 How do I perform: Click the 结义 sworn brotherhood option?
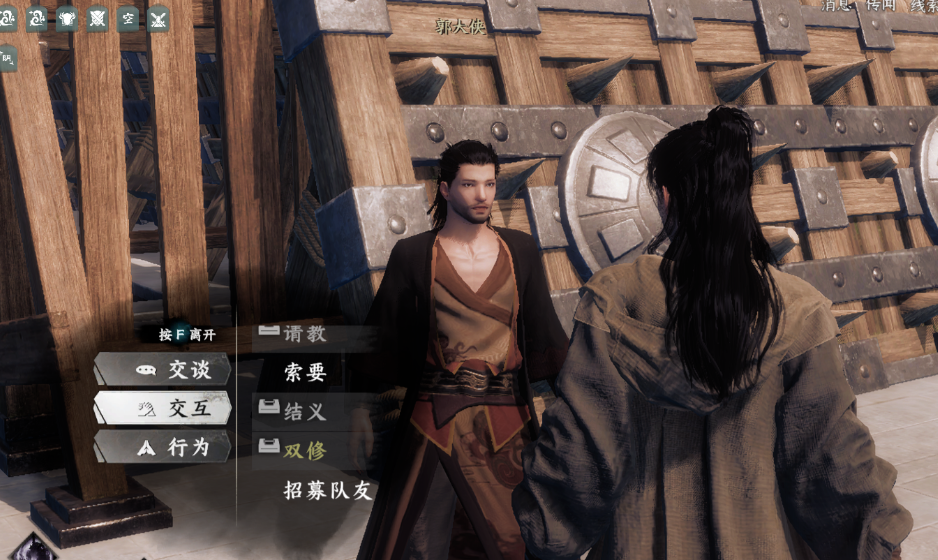[x=304, y=411]
